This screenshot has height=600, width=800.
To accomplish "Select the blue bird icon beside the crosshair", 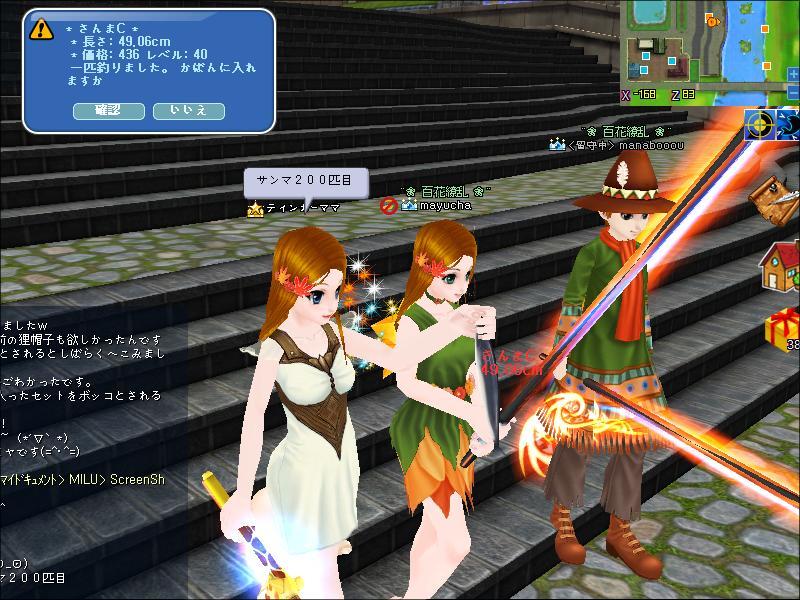I will 789,125.
